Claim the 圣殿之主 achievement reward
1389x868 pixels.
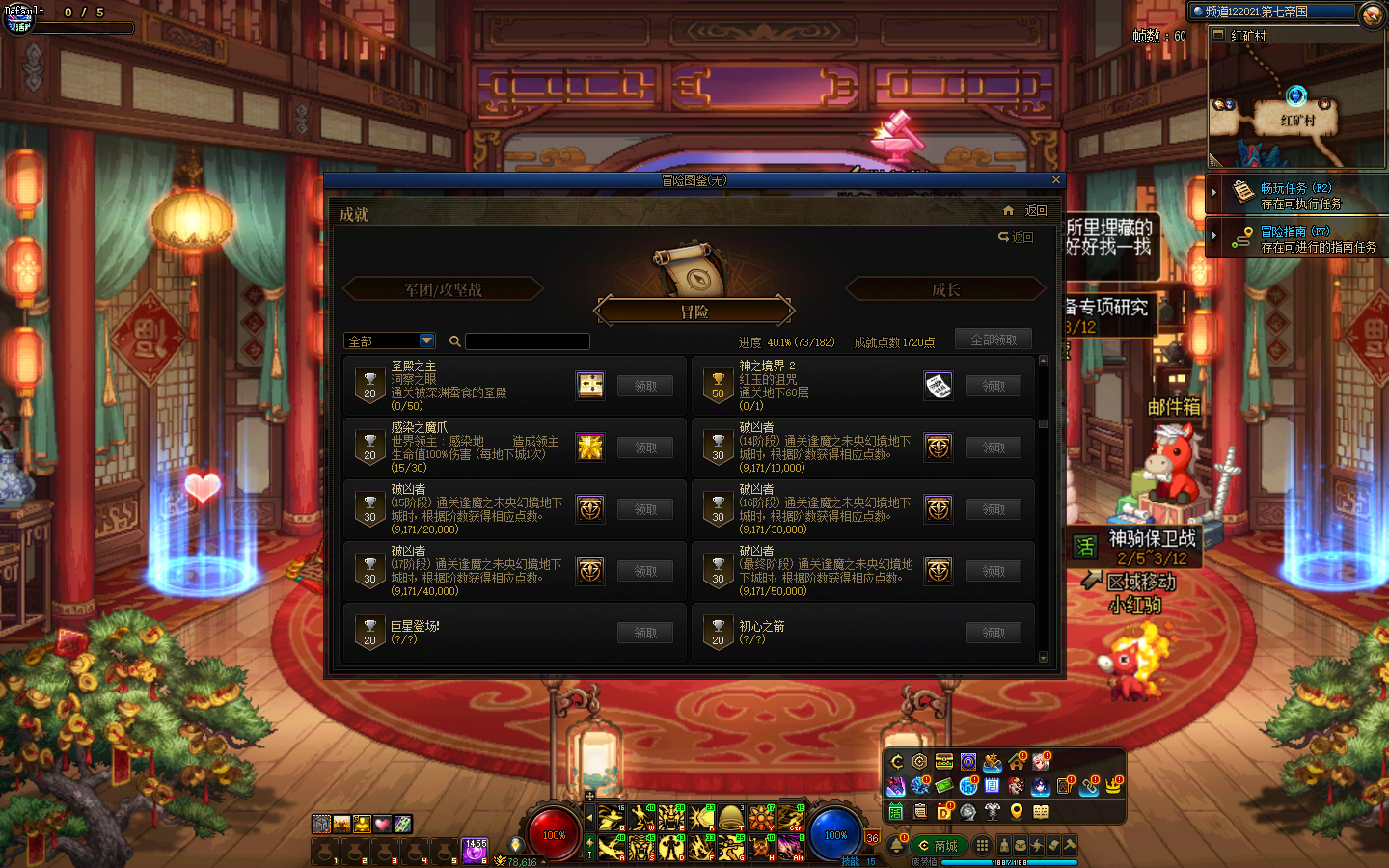pyautogui.click(x=645, y=386)
